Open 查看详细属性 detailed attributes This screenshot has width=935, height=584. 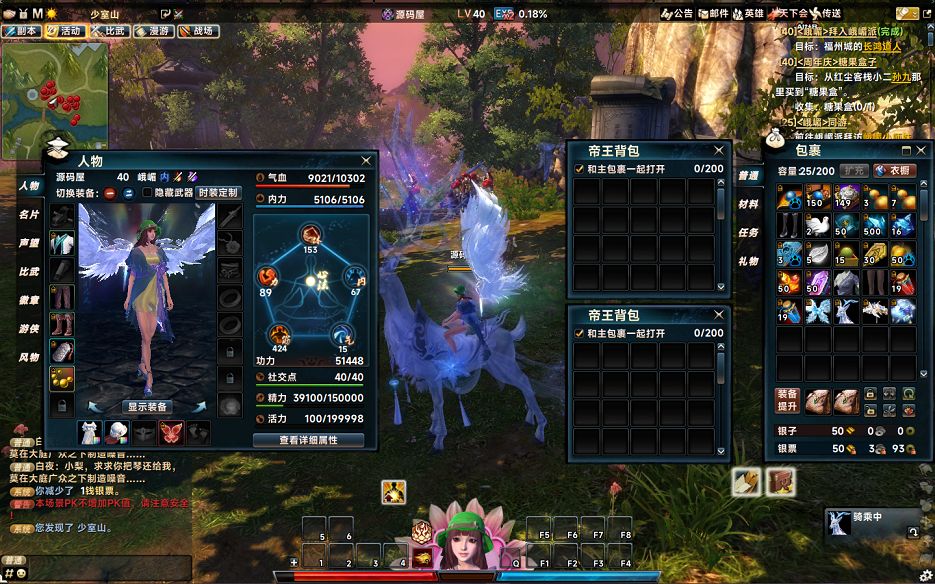point(308,440)
